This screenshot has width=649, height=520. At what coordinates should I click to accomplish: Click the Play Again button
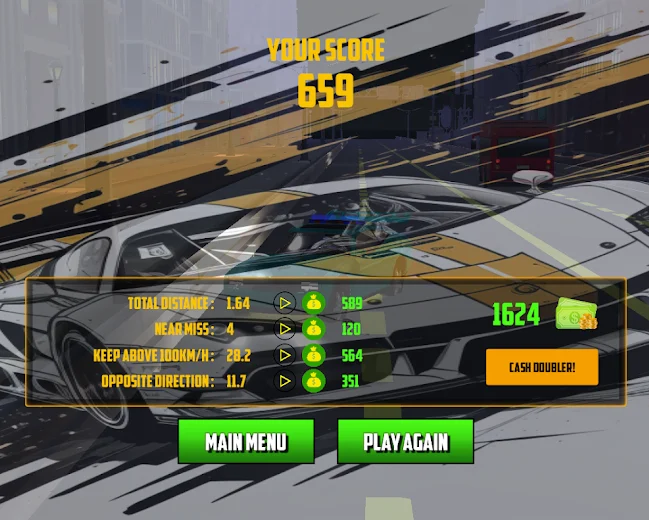pos(405,442)
